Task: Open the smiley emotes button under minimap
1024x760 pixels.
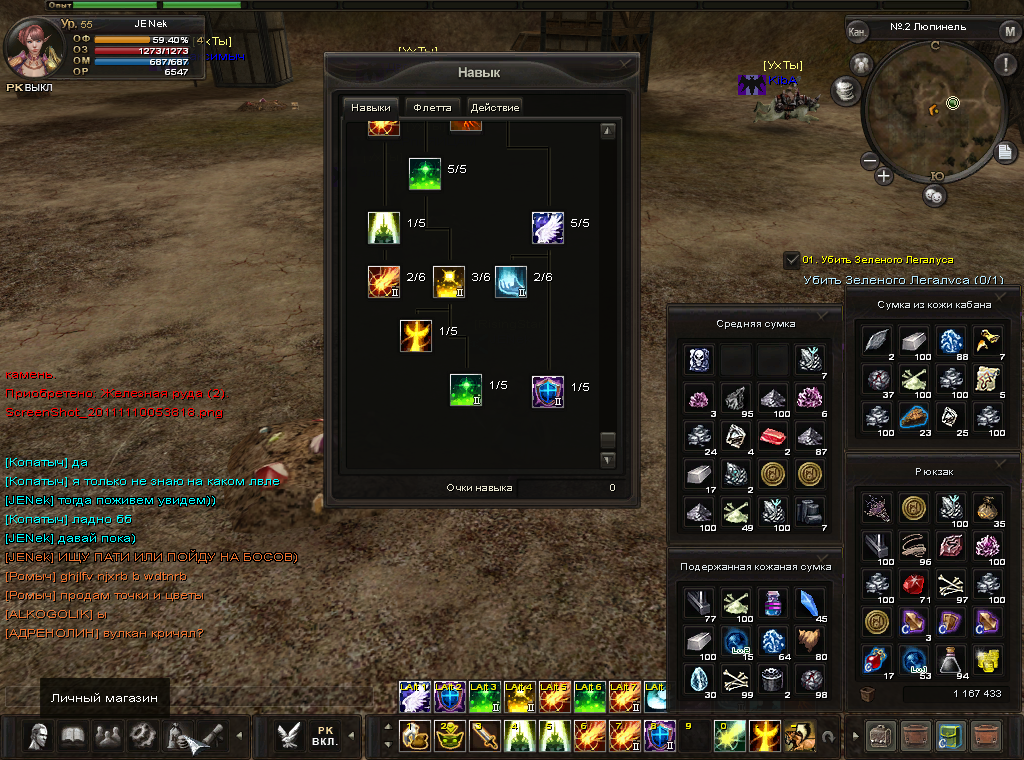Action: [934, 196]
